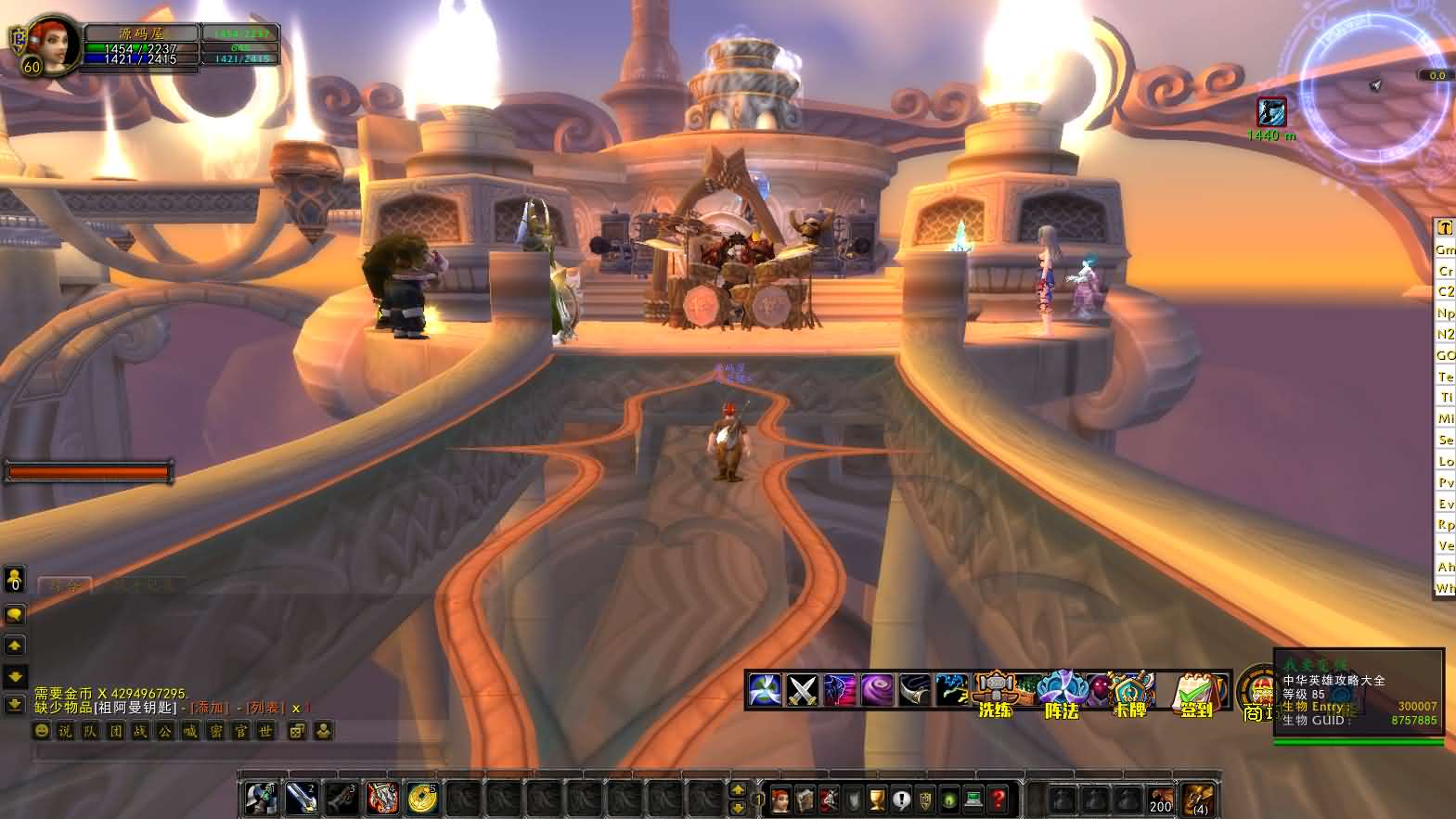Open the achievements goblet micro button
This screenshot has width=1456, height=819.
tap(877, 799)
